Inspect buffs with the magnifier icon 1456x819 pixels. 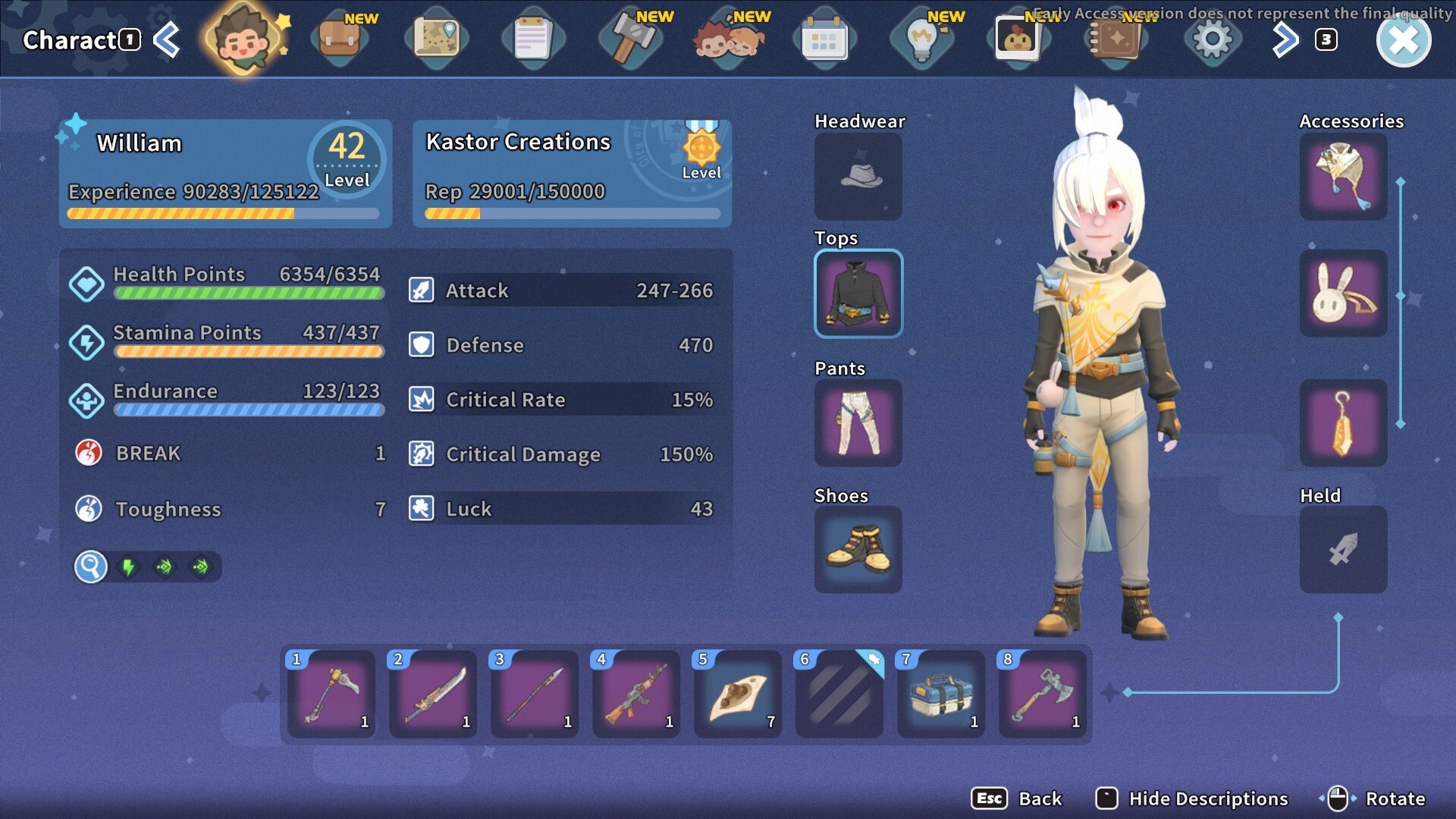90,566
